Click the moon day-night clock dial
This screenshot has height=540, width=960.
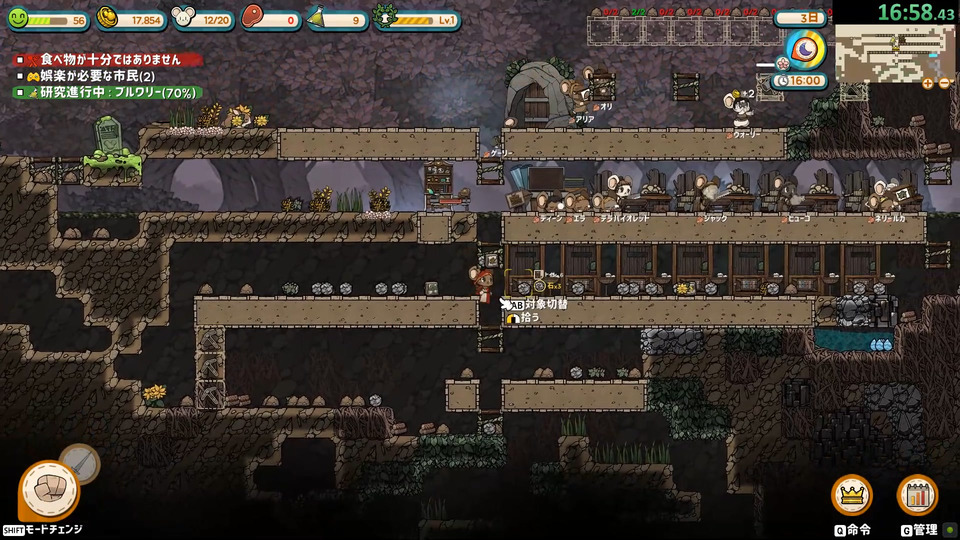[806, 49]
